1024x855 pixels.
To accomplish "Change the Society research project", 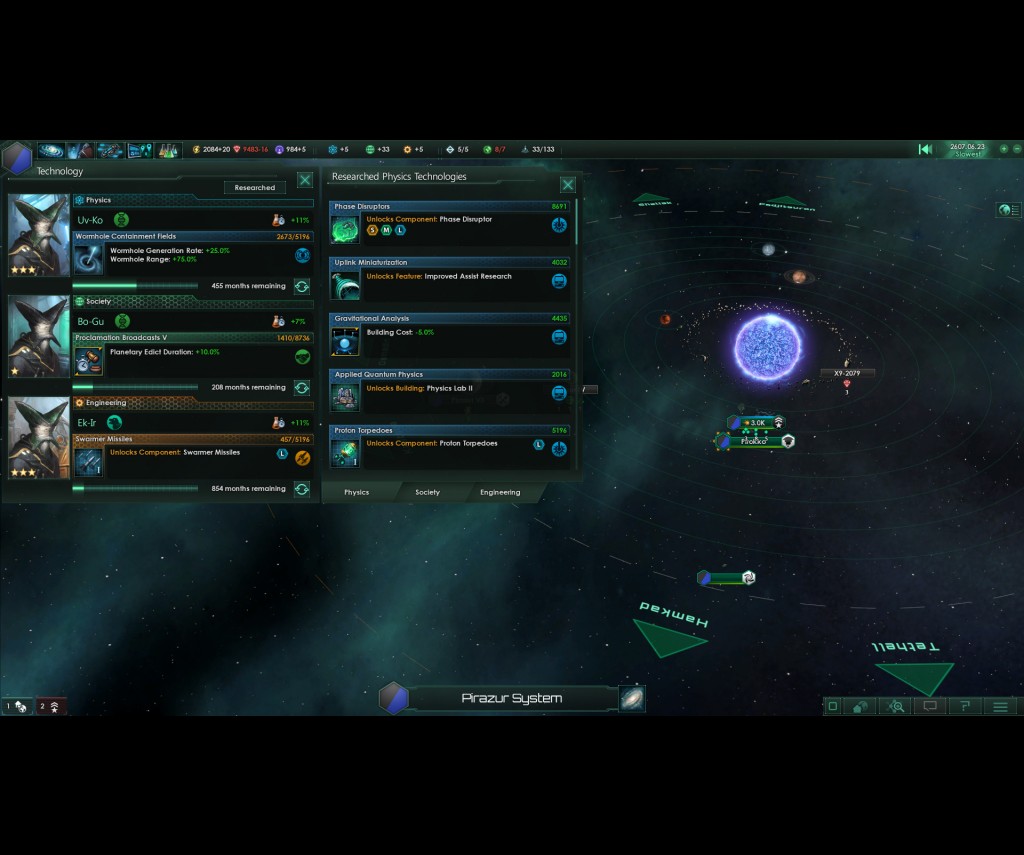I will 302,387.
